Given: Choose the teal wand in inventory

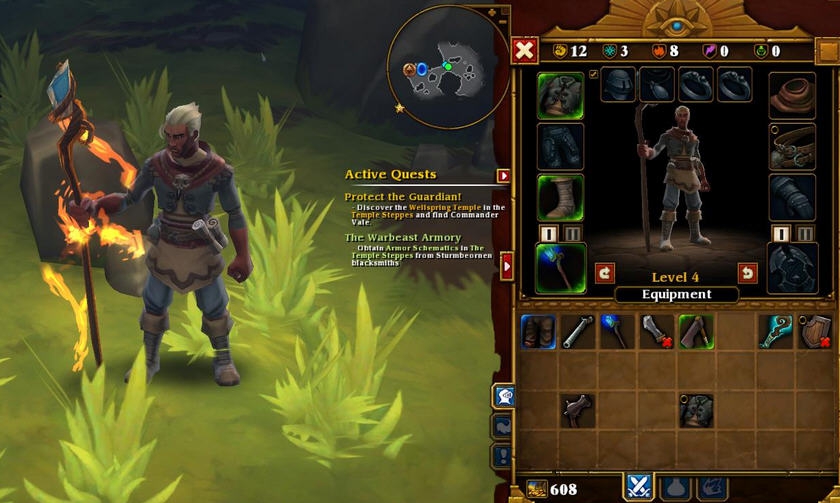Looking at the screenshot, I should (775, 332).
